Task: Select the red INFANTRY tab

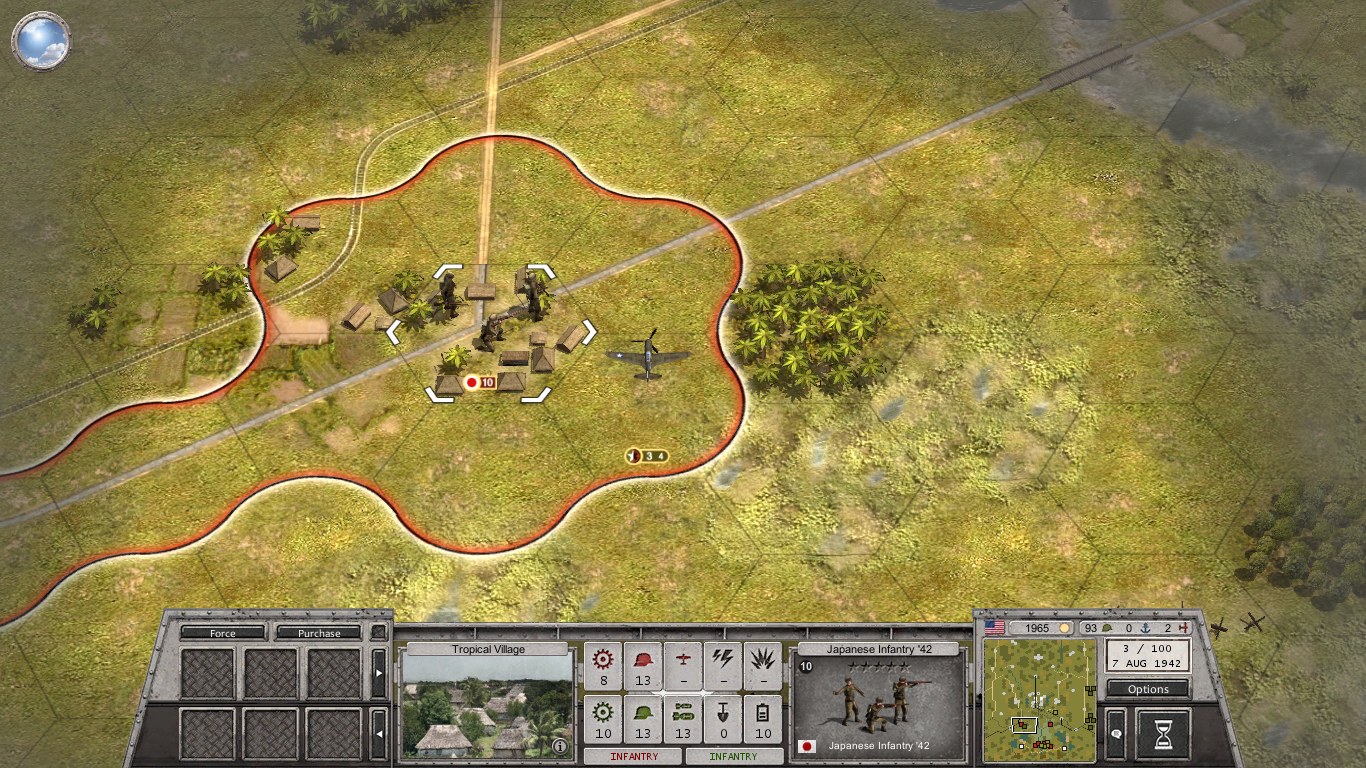Action: point(633,756)
